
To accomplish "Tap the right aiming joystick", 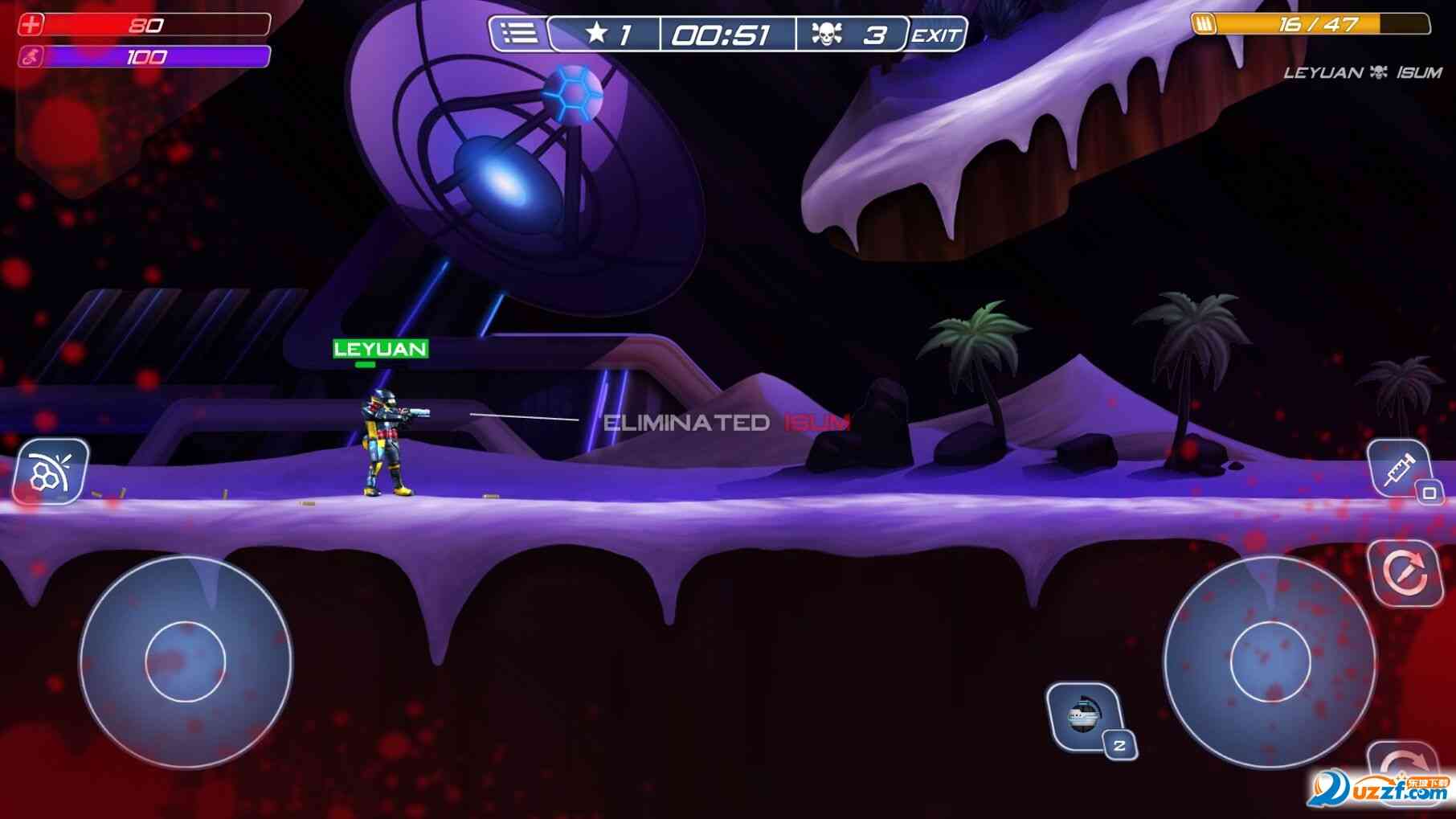I will pos(1270,661).
